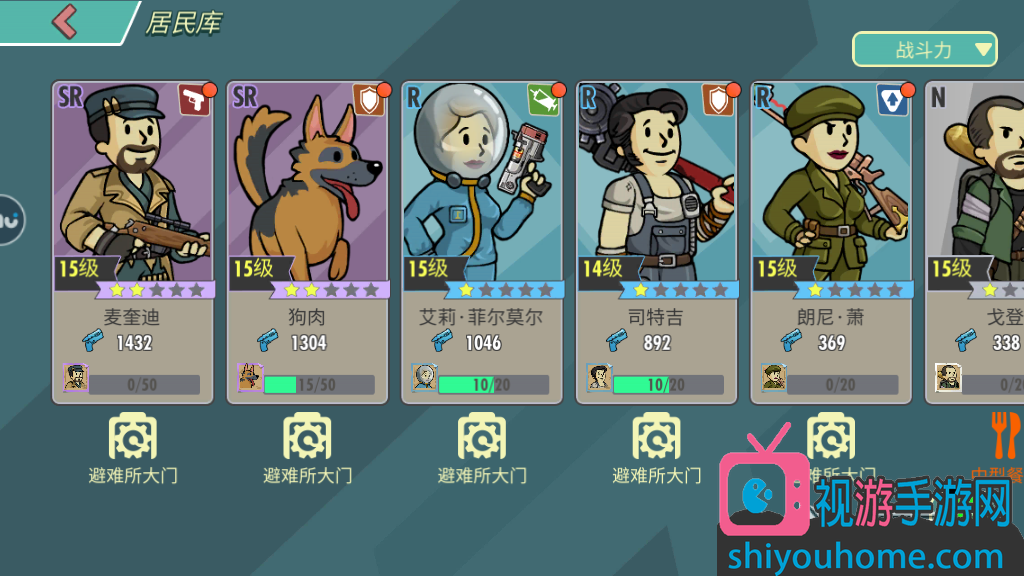
Task: Pick the 司特吉 resident card
Action: [x=656, y=242]
